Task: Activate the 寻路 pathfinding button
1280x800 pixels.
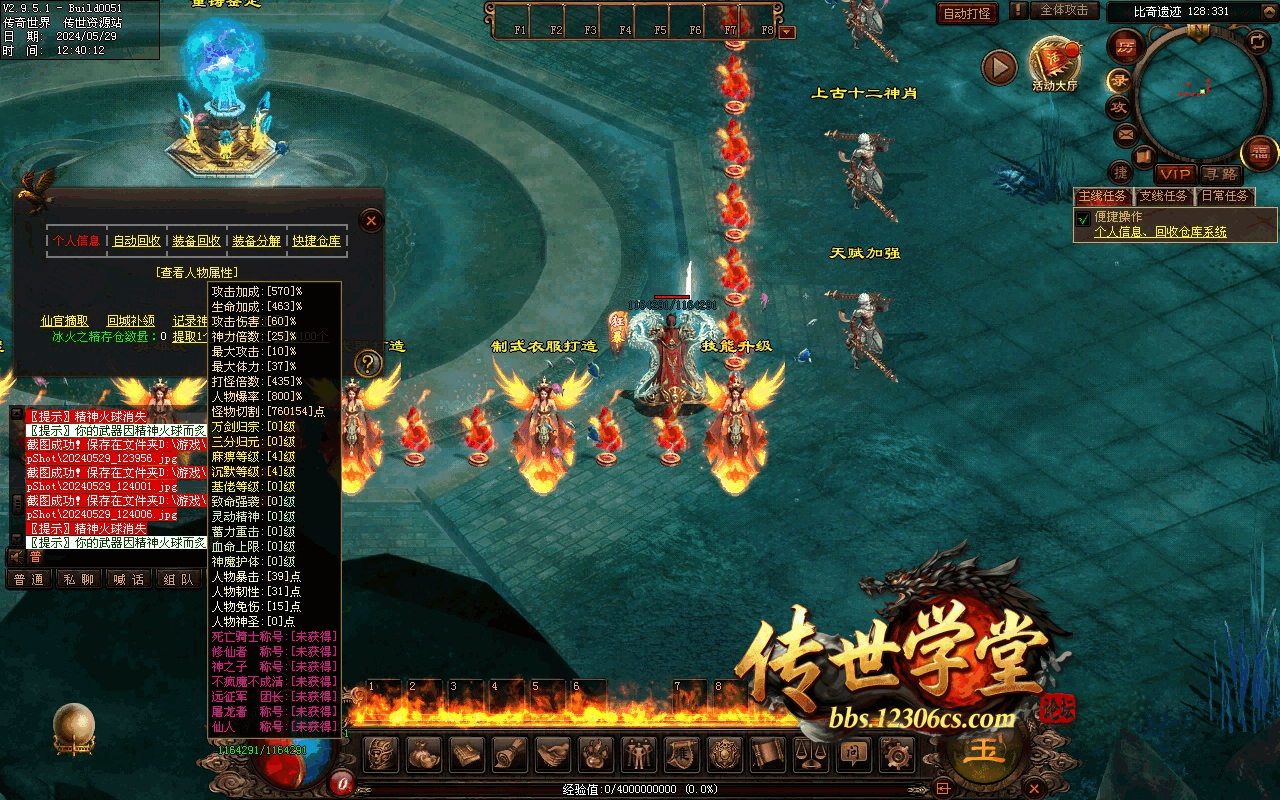Action: click(x=1219, y=174)
